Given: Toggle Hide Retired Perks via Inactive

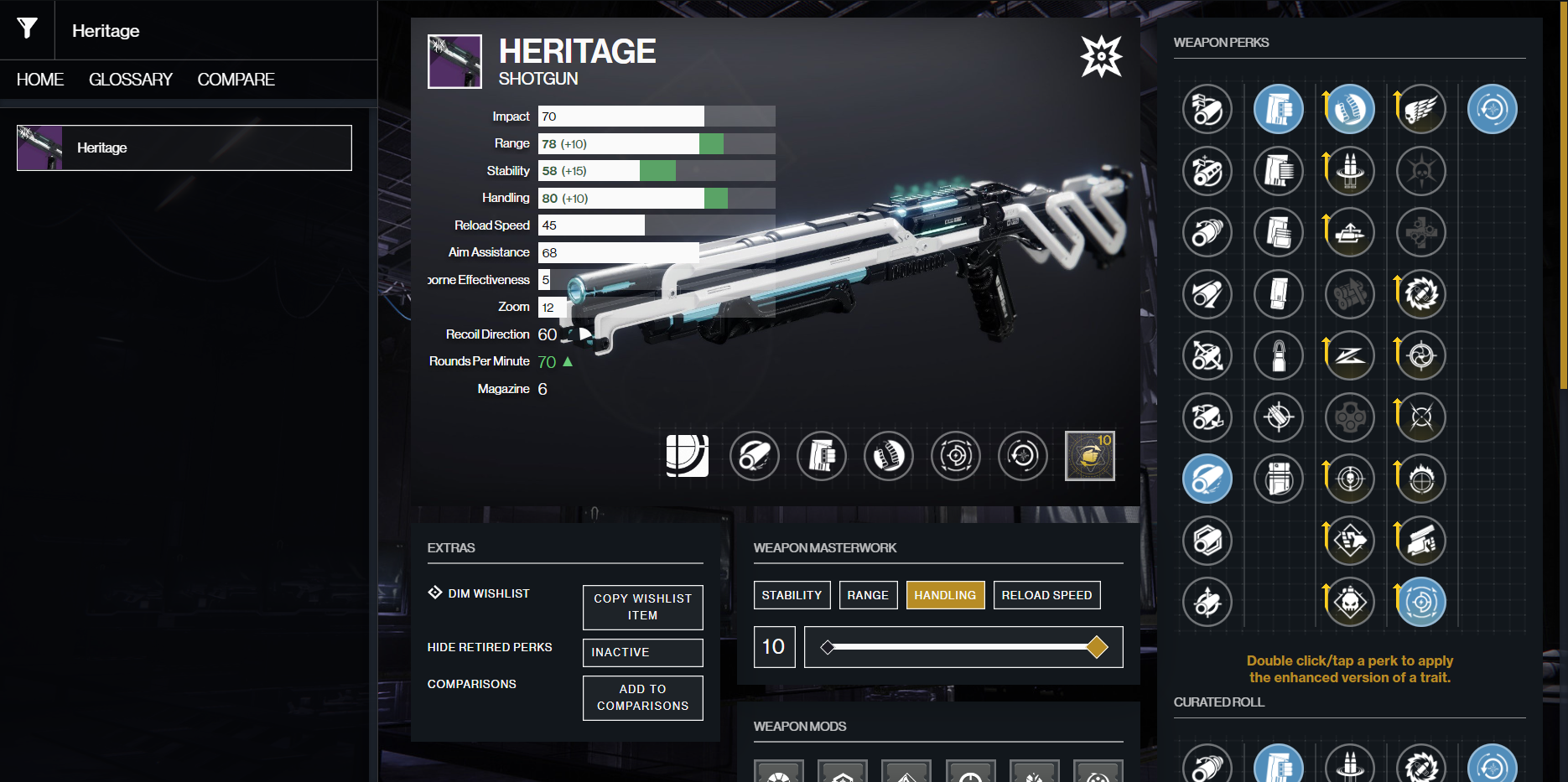Looking at the screenshot, I should [x=642, y=652].
